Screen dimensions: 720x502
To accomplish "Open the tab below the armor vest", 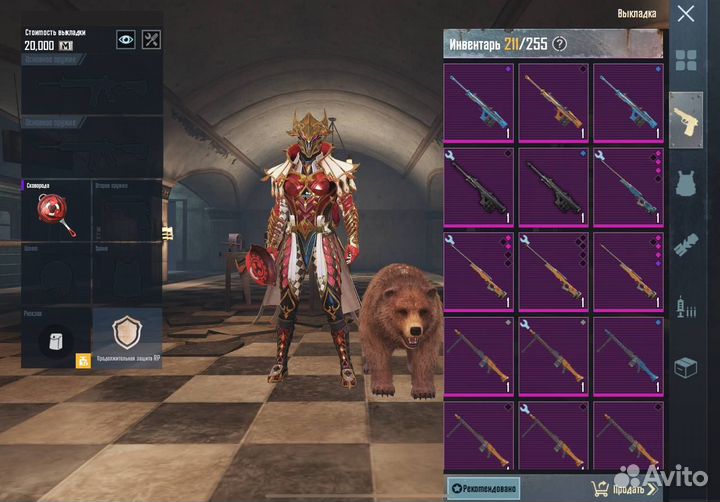I will coord(686,244).
